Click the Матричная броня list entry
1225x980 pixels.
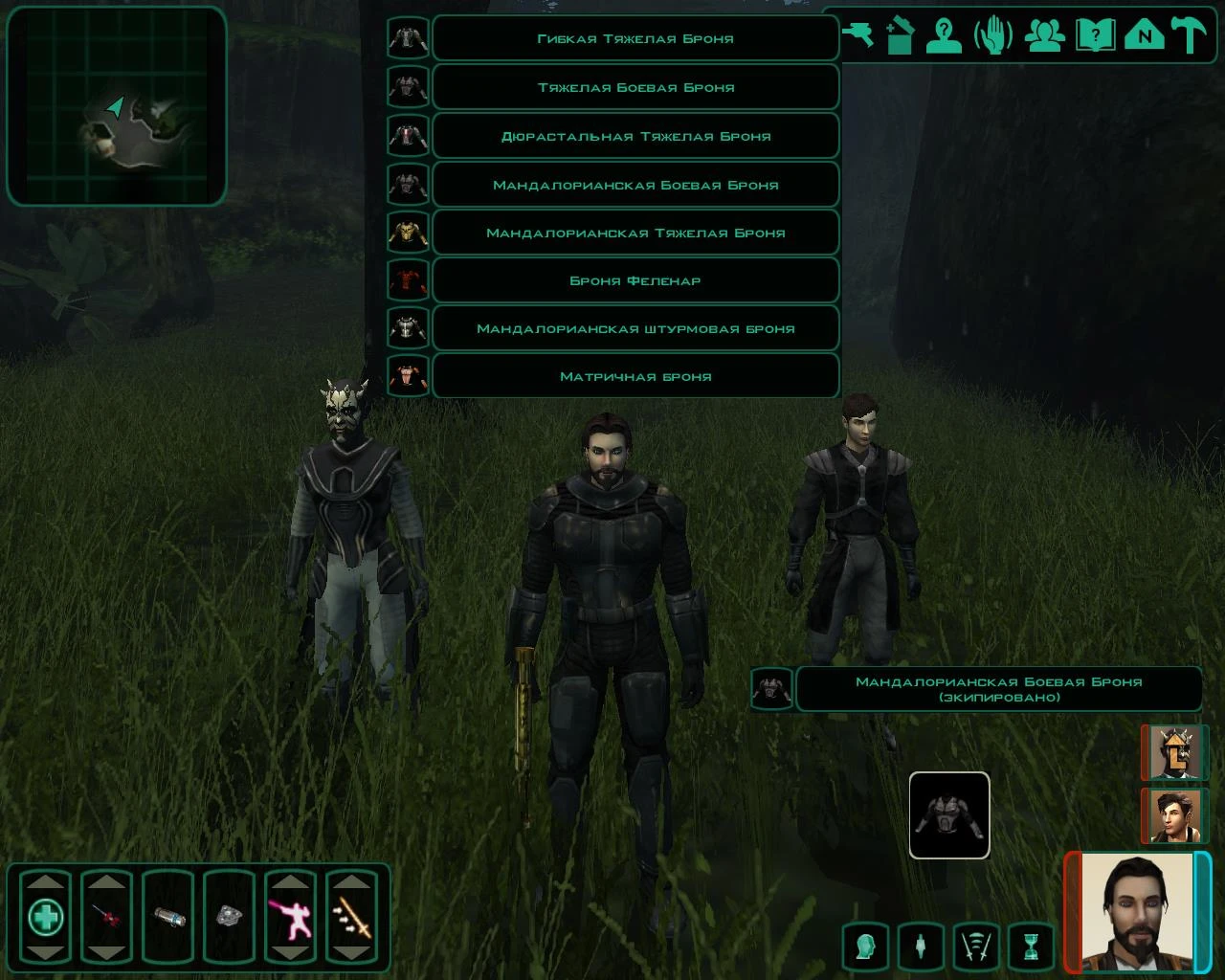point(635,375)
